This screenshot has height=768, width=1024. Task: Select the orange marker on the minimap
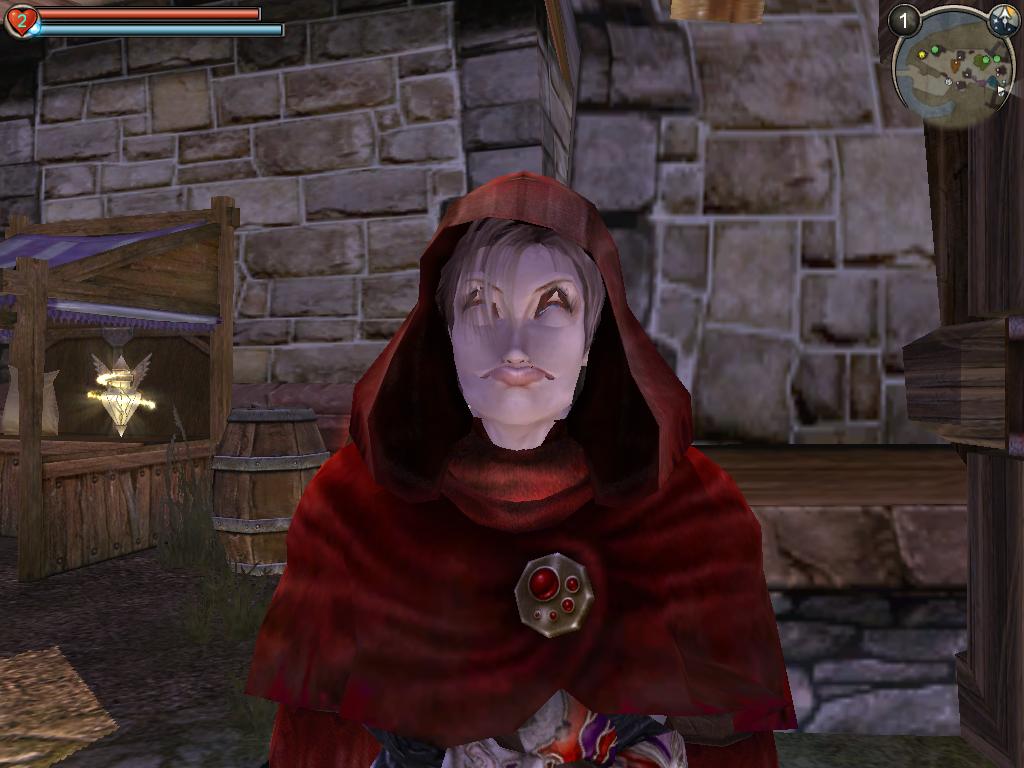point(955,66)
